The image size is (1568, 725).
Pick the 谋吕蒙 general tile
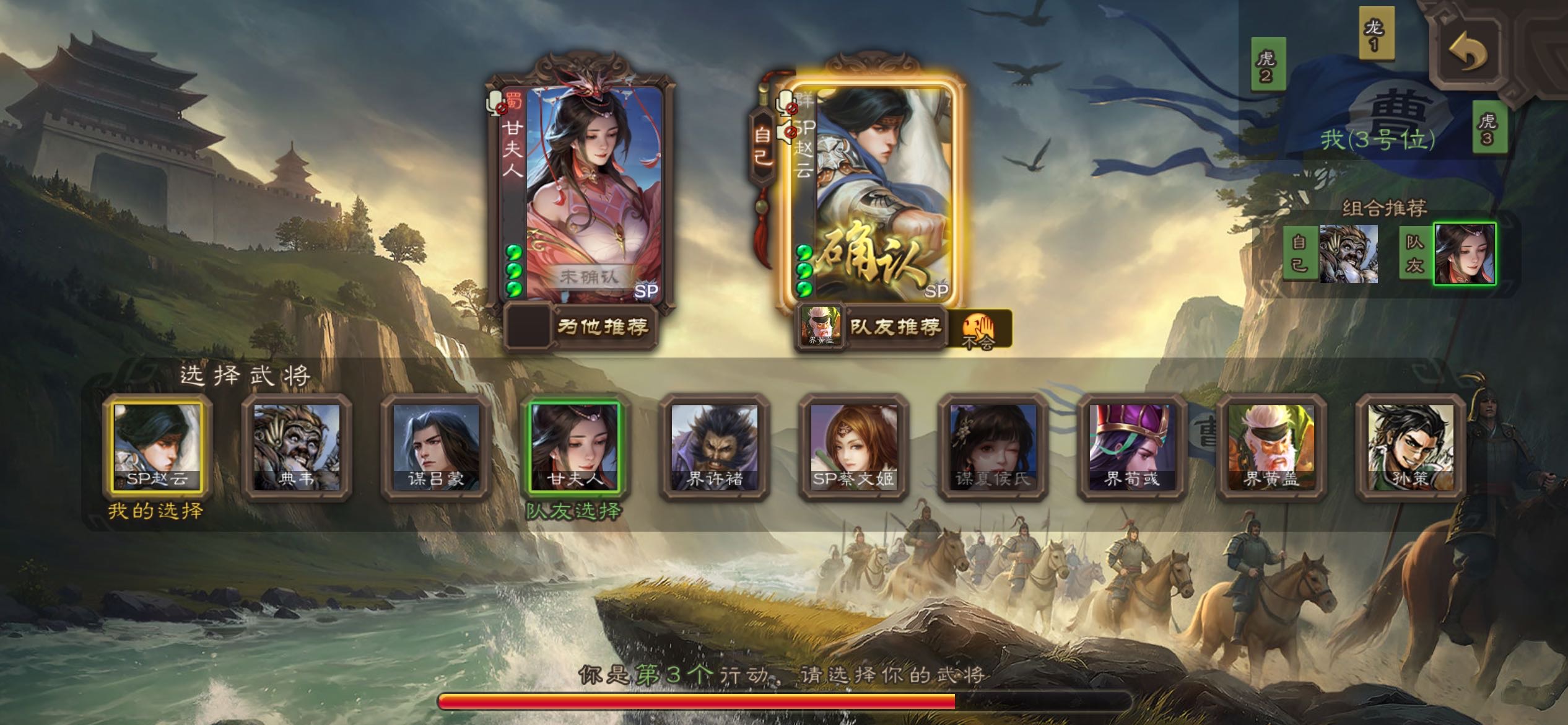[435, 446]
